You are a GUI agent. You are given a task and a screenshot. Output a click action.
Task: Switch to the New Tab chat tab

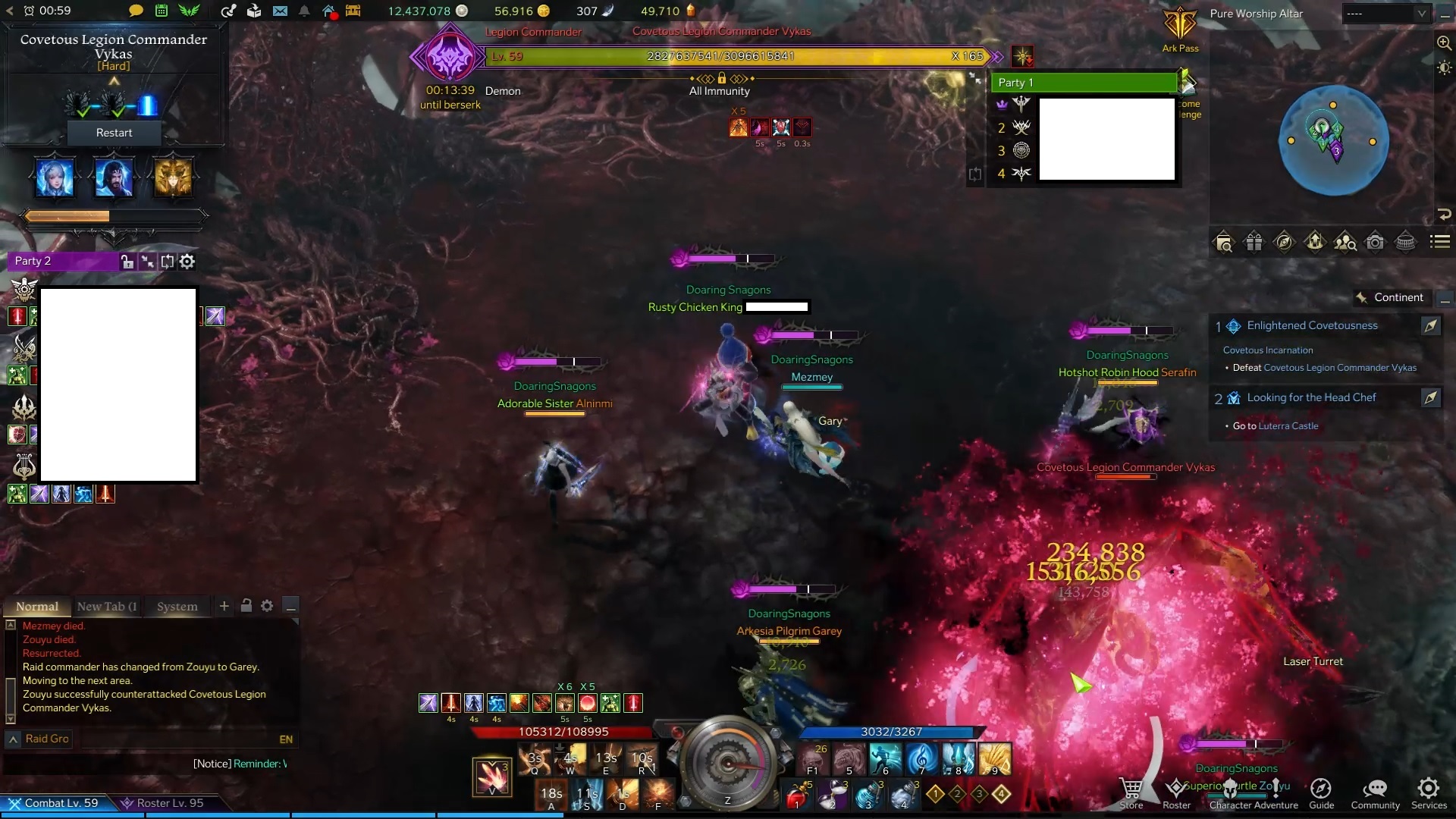click(106, 607)
